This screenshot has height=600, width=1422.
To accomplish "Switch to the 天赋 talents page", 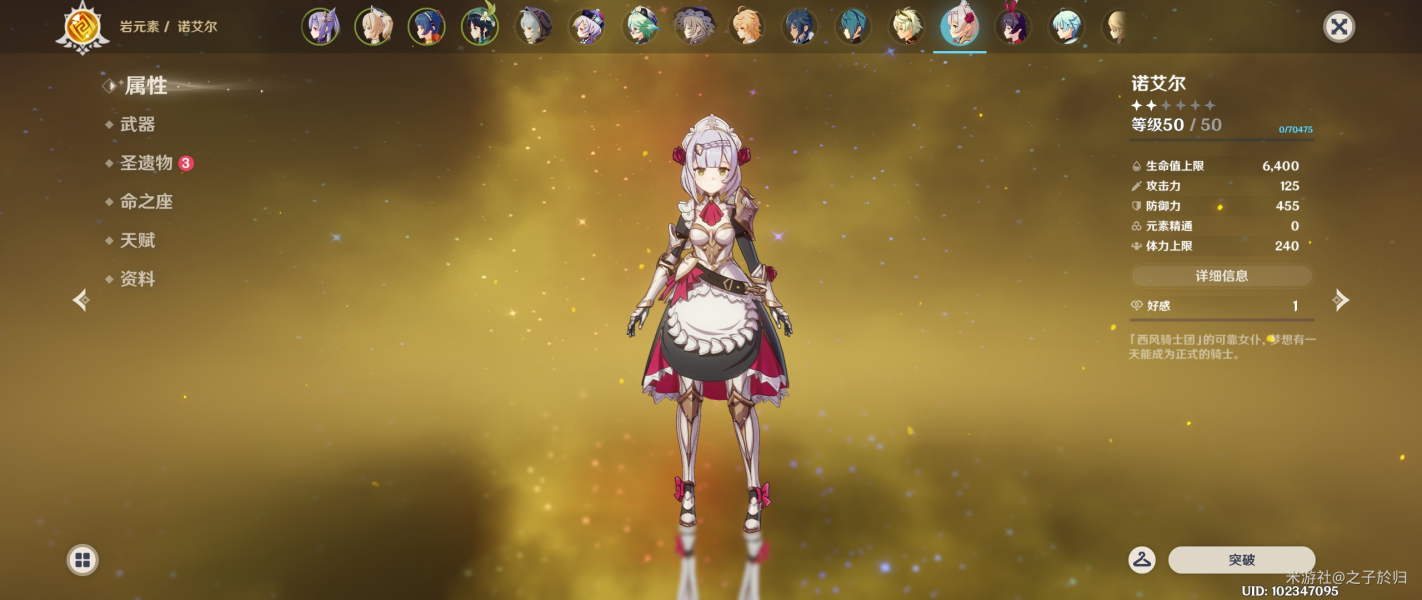I will click(x=137, y=241).
